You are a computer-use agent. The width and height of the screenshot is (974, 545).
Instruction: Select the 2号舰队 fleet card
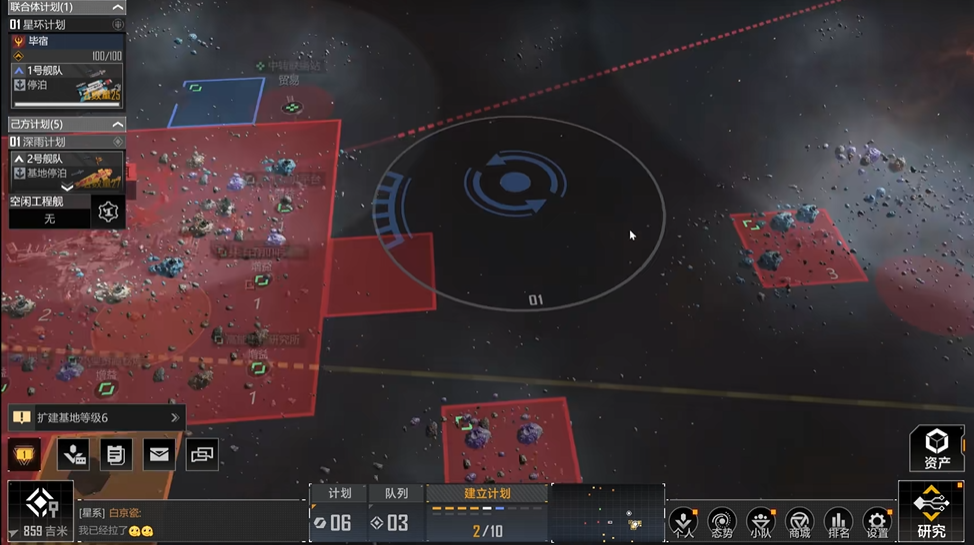67,167
